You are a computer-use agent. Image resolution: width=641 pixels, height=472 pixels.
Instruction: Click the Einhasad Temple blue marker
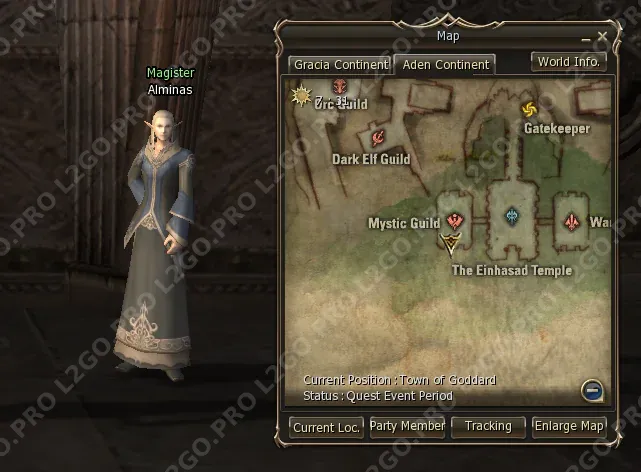click(512, 216)
